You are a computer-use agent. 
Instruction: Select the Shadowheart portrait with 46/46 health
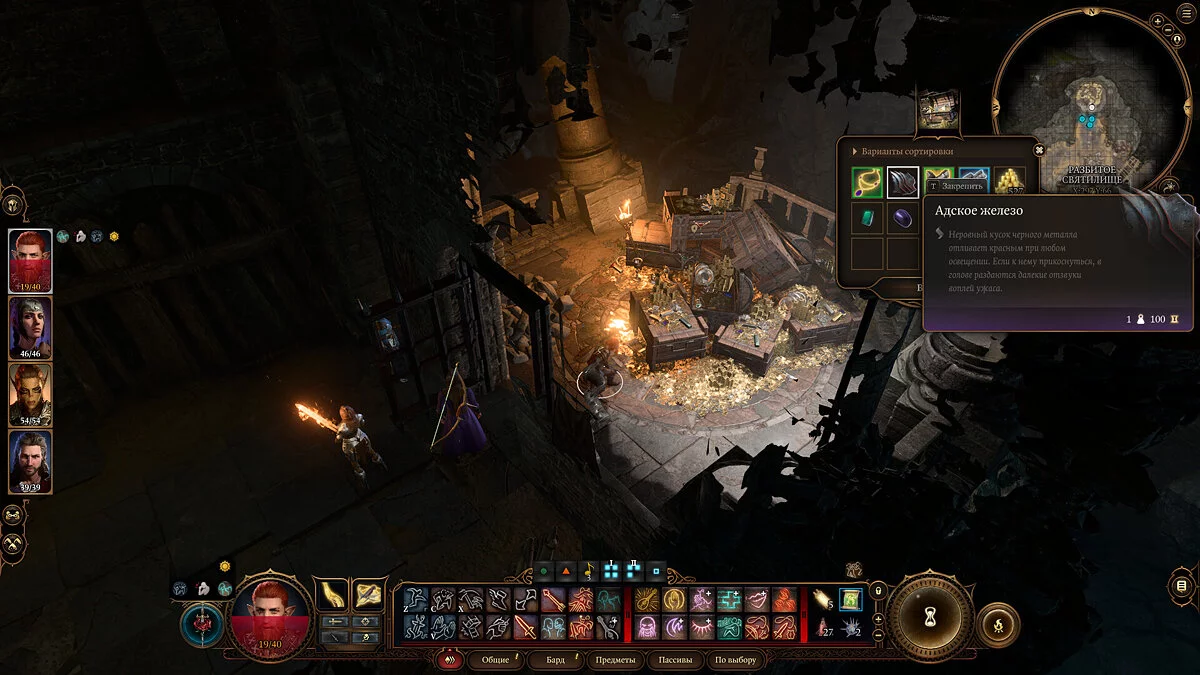[30, 328]
